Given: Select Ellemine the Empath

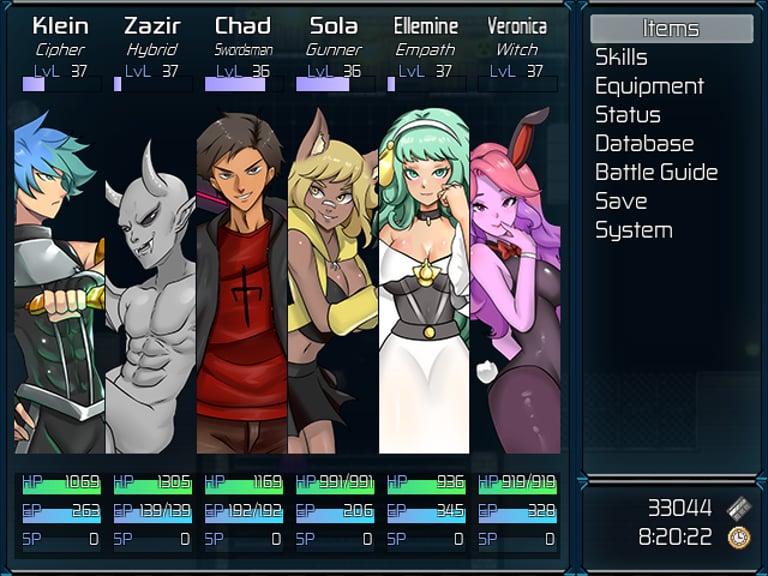Looking at the screenshot, I should pyautogui.click(x=425, y=280).
